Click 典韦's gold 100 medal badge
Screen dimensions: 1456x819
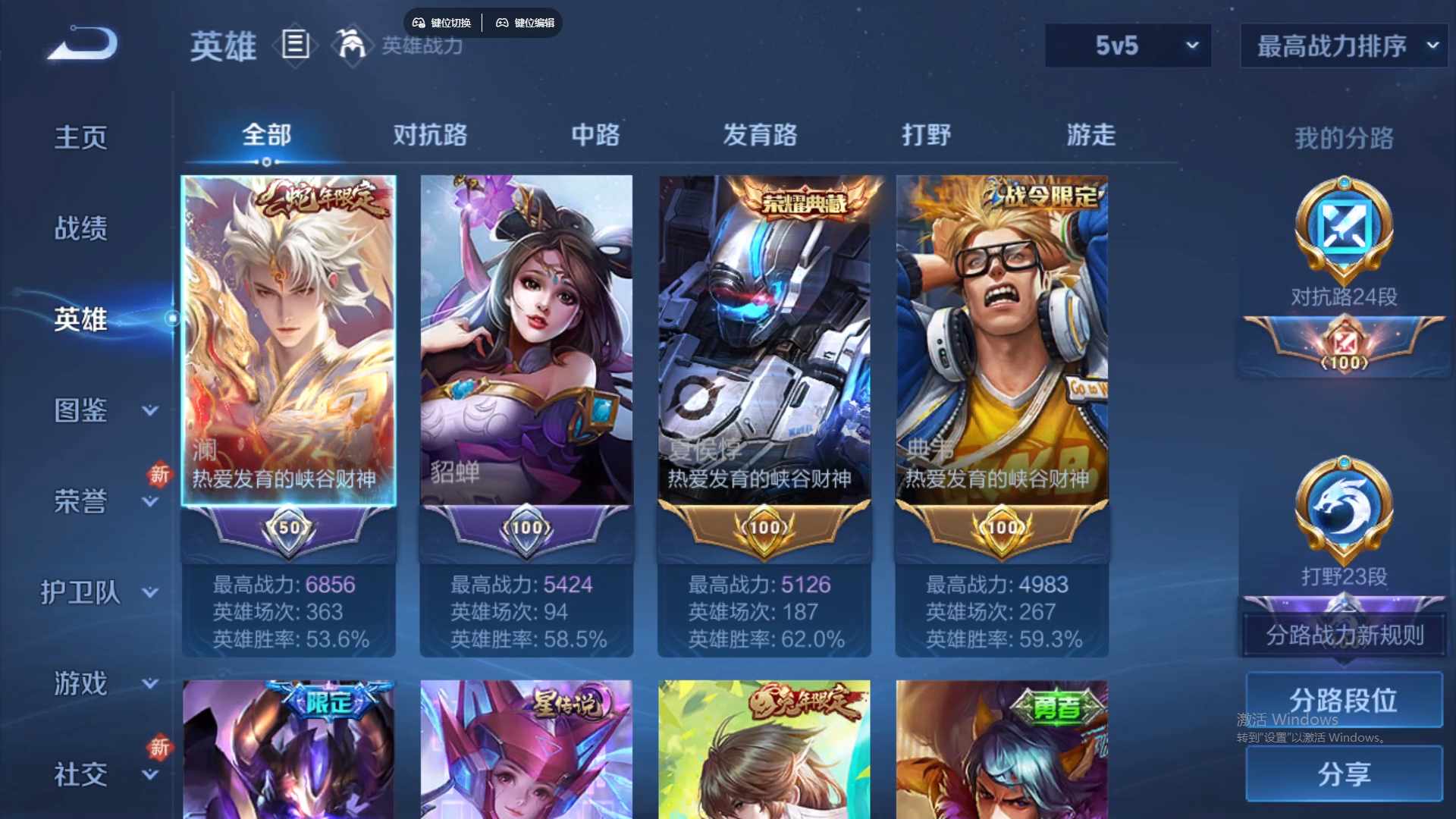pos(1001,527)
